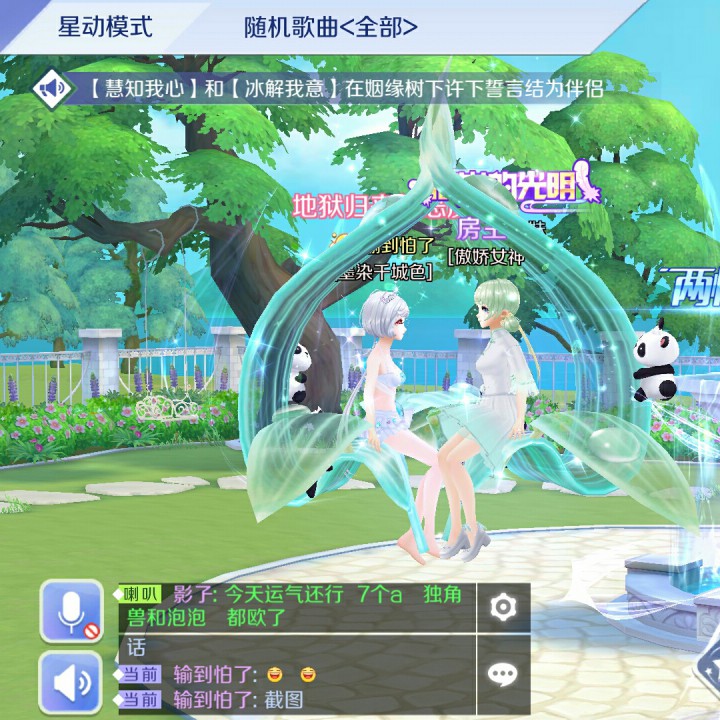Screen dimensions: 720x720
Task: Open the 随机歌曲<全部> song selector
Action: click(x=330, y=27)
